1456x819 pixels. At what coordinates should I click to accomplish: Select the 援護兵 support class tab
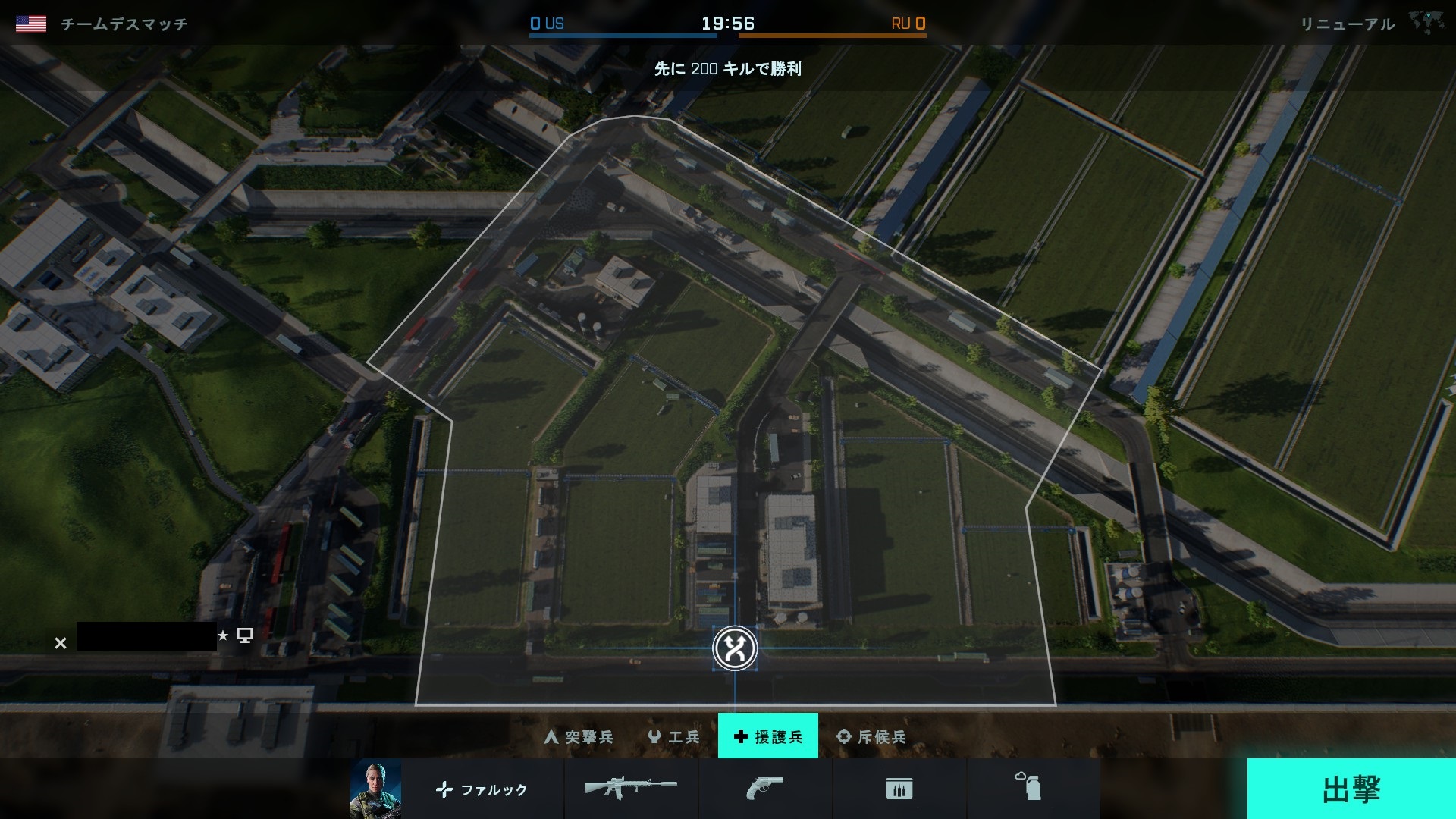tap(767, 736)
